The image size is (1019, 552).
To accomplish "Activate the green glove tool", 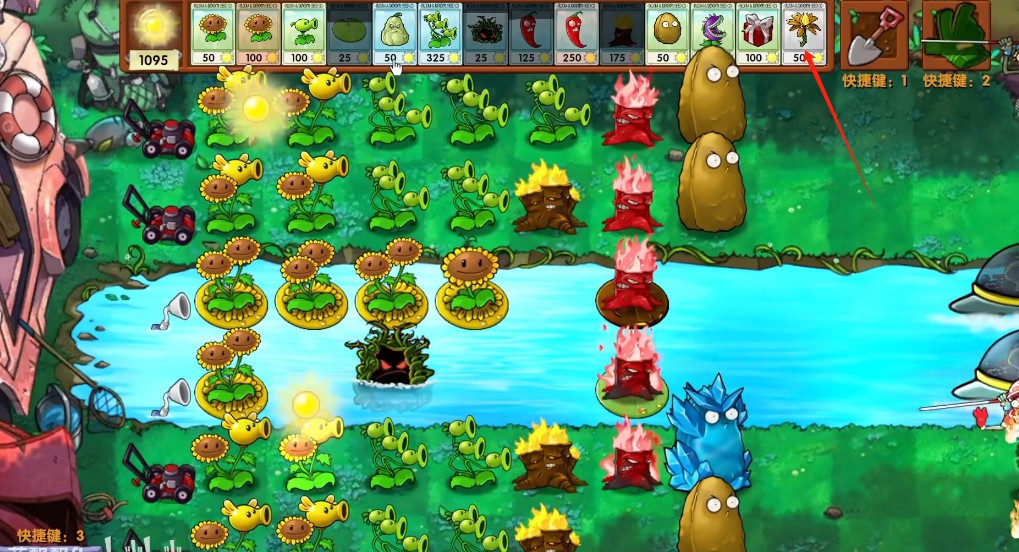I will pos(956,35).
